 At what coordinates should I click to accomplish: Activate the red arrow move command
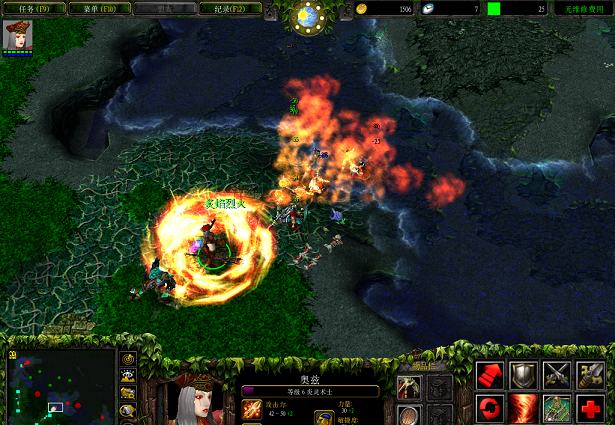point(490,375)
